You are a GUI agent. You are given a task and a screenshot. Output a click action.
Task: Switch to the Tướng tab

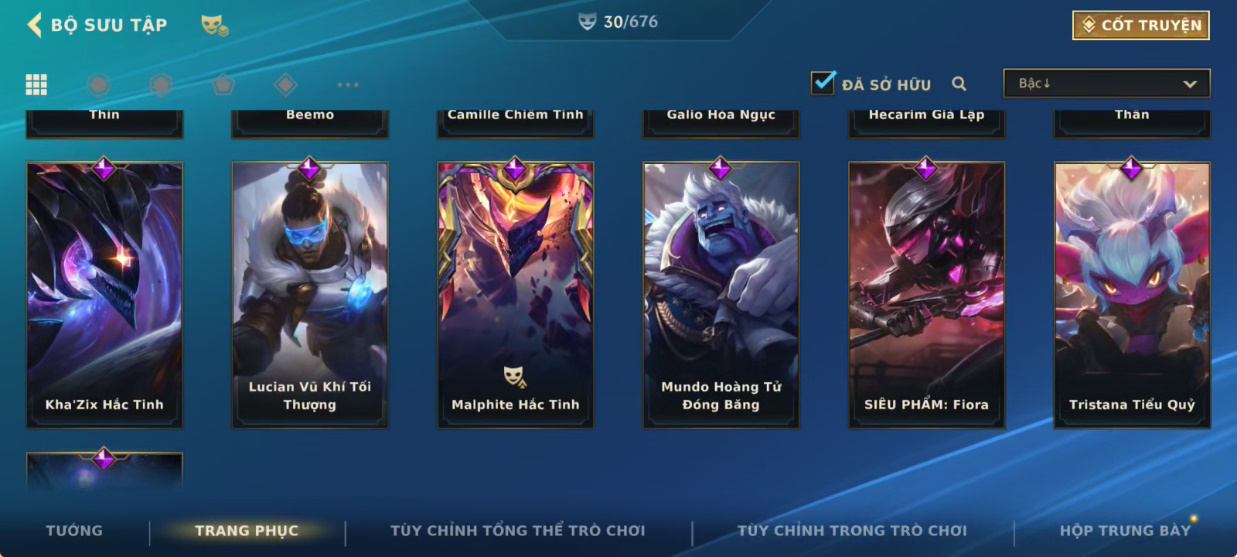[74, 531]
